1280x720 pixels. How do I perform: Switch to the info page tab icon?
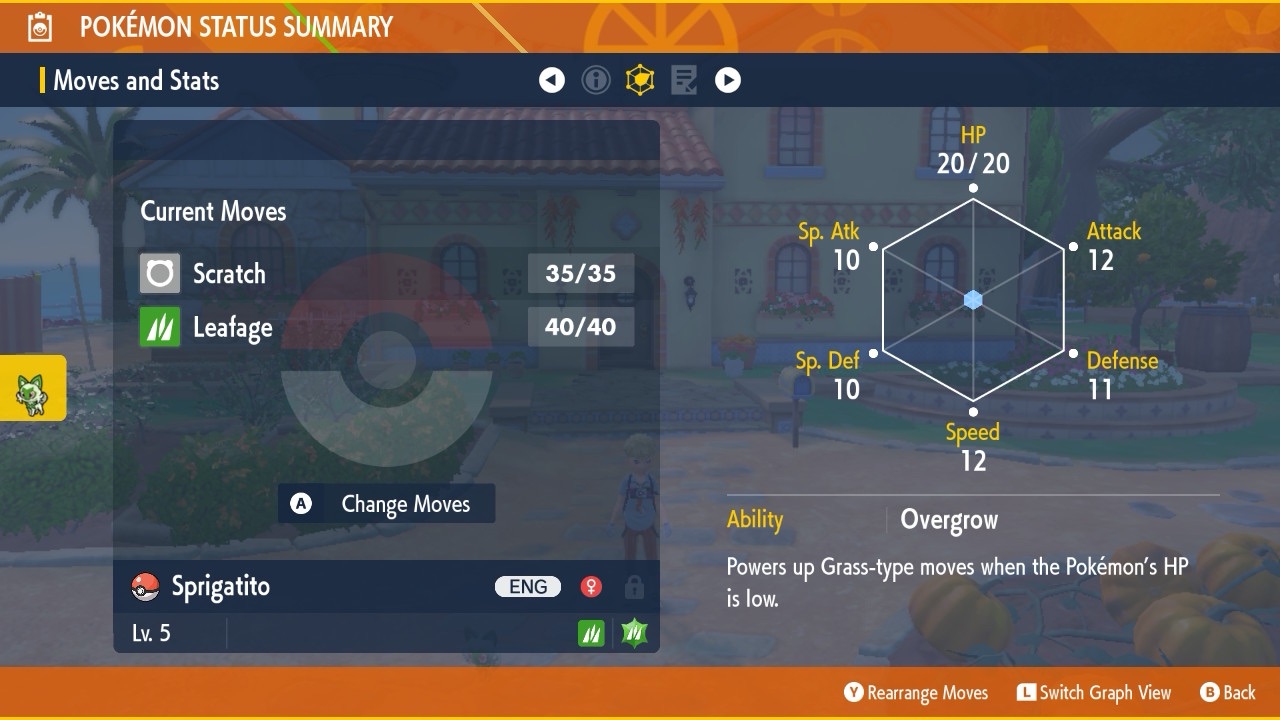pyautogui.click(x=596, y=80)
